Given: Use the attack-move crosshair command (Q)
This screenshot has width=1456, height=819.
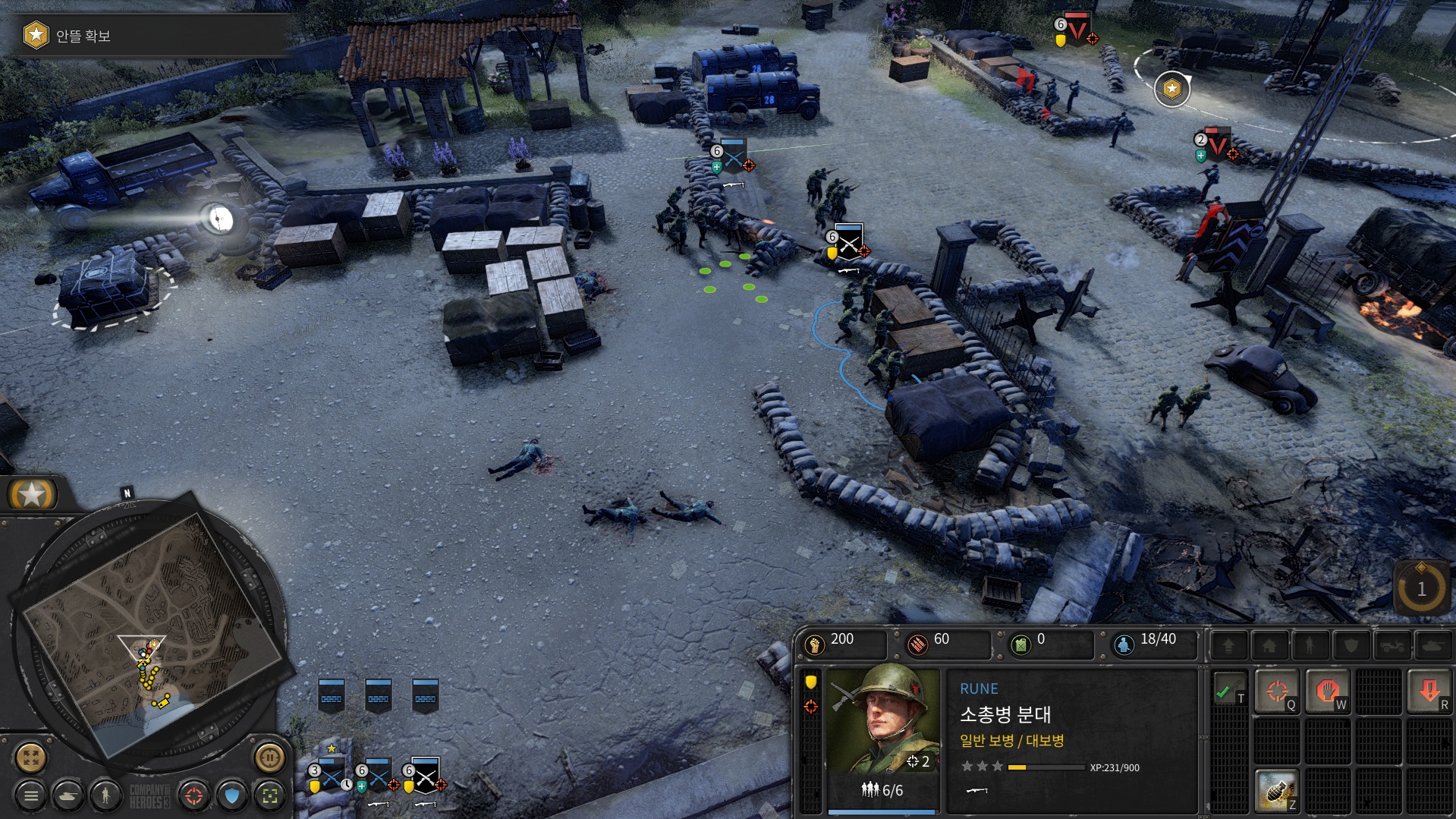Looking at the screenshot, I should point(1277,690).
